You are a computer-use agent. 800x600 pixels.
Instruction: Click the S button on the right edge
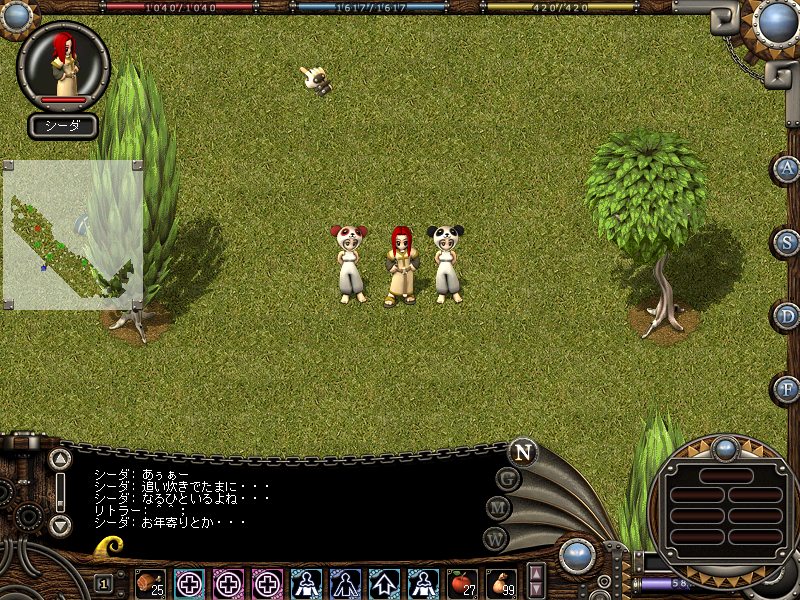[788, 241]
